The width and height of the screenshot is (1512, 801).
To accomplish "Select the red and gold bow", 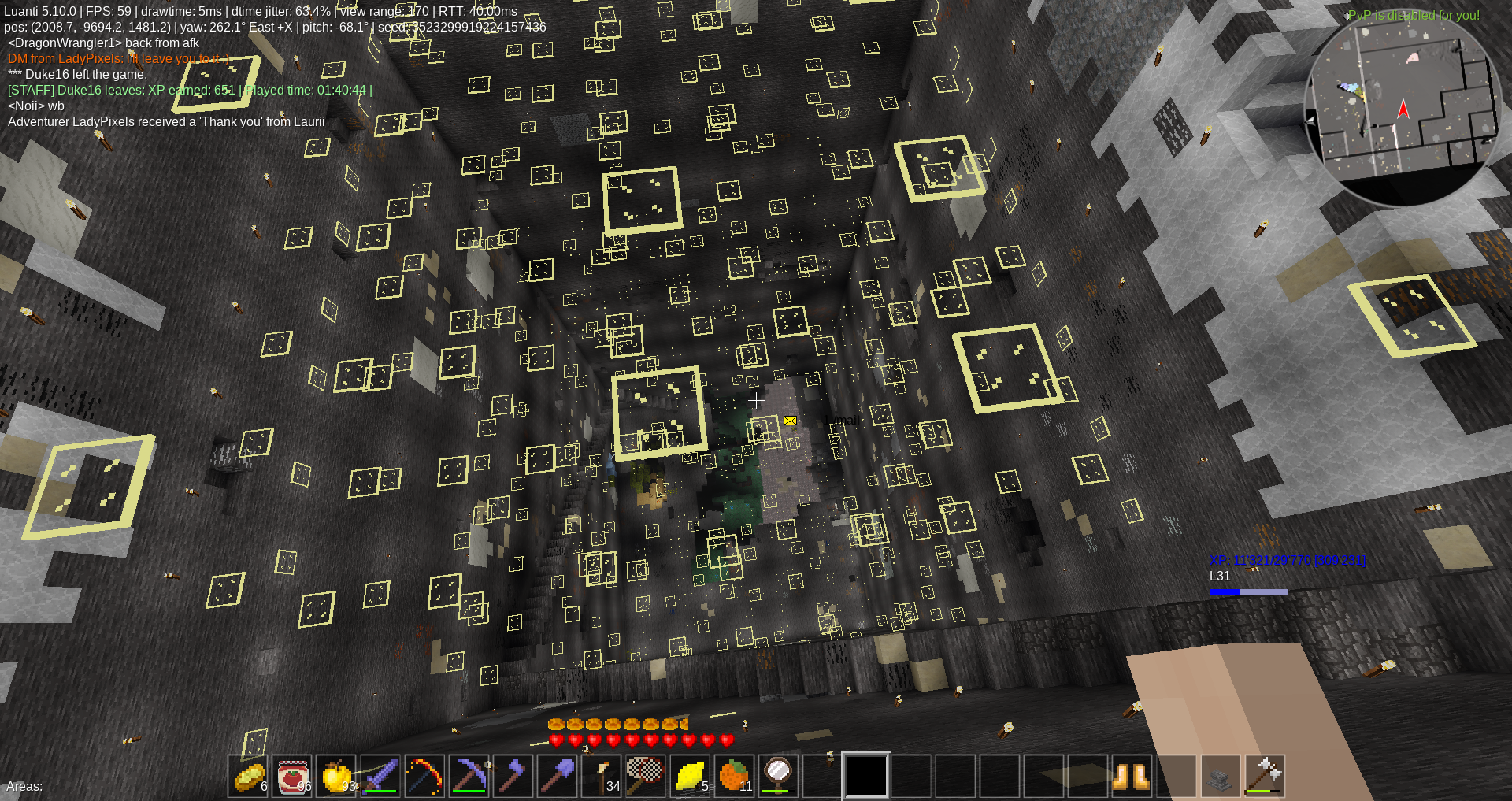I will tap(425, 776).
